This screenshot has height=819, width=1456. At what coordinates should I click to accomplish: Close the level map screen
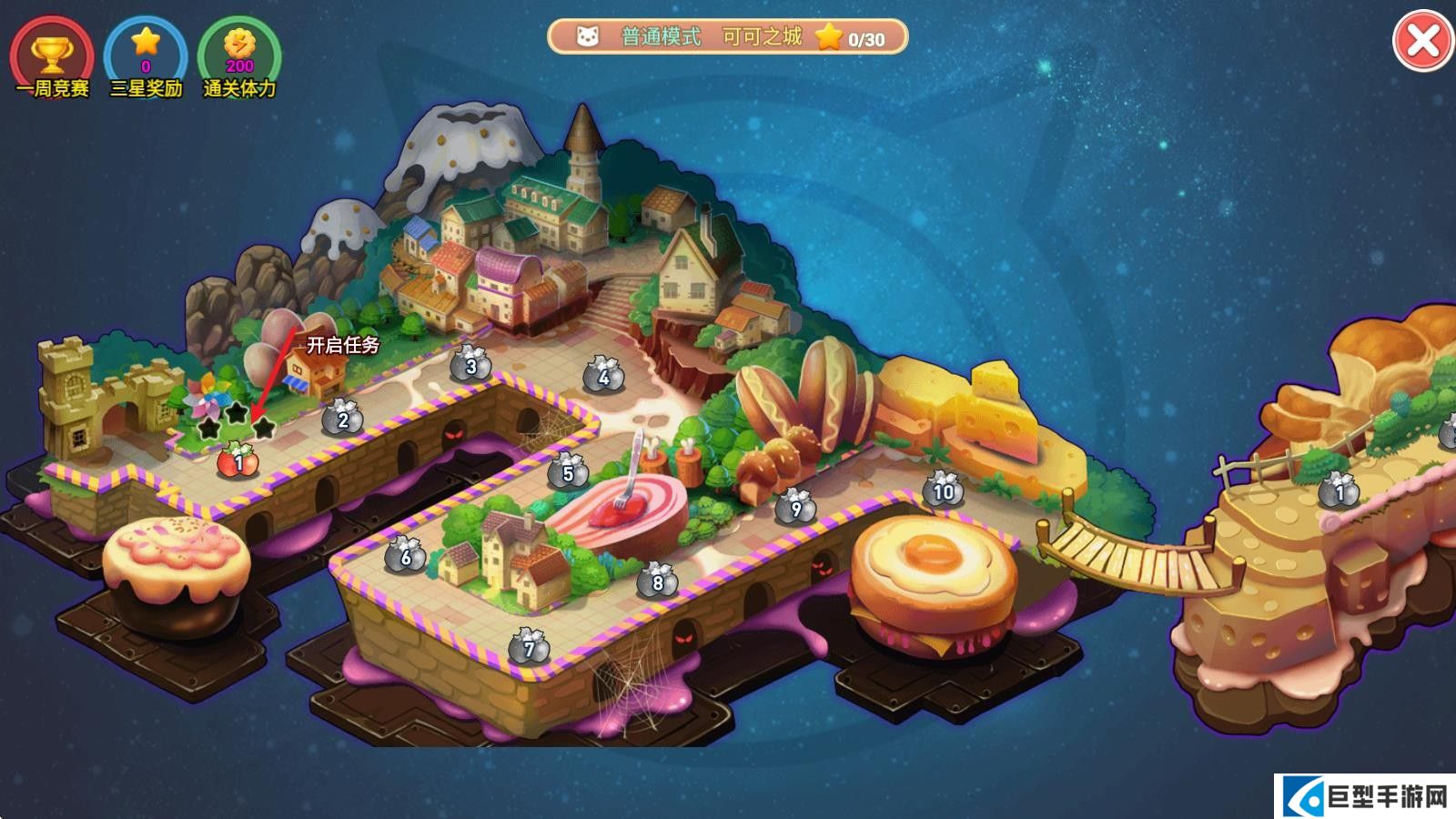(x=1422, y=42)
